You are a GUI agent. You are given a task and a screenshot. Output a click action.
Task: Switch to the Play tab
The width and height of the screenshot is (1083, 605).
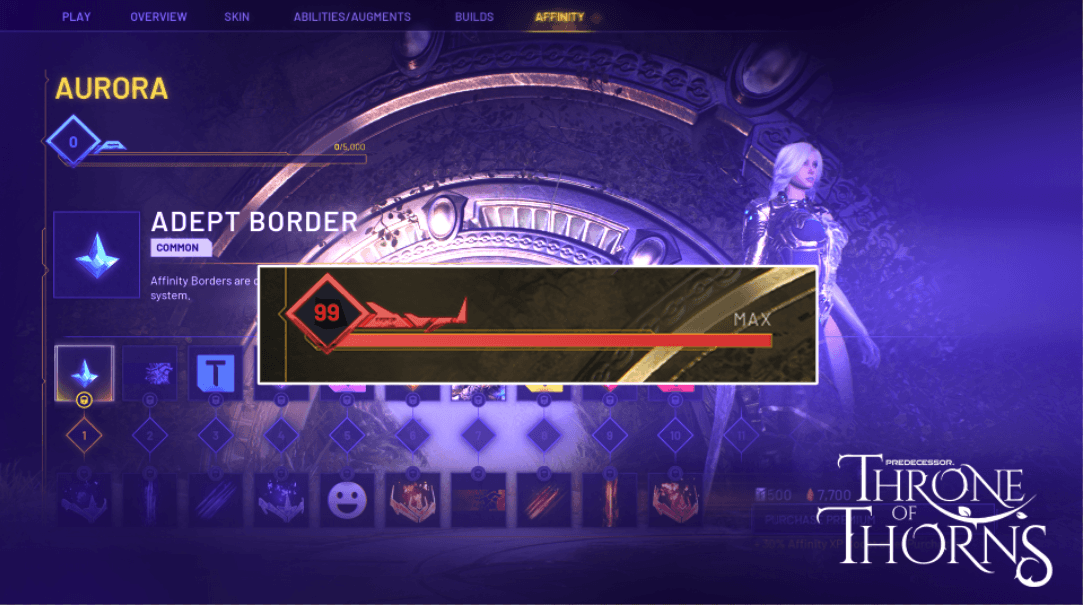click(76, 17)
